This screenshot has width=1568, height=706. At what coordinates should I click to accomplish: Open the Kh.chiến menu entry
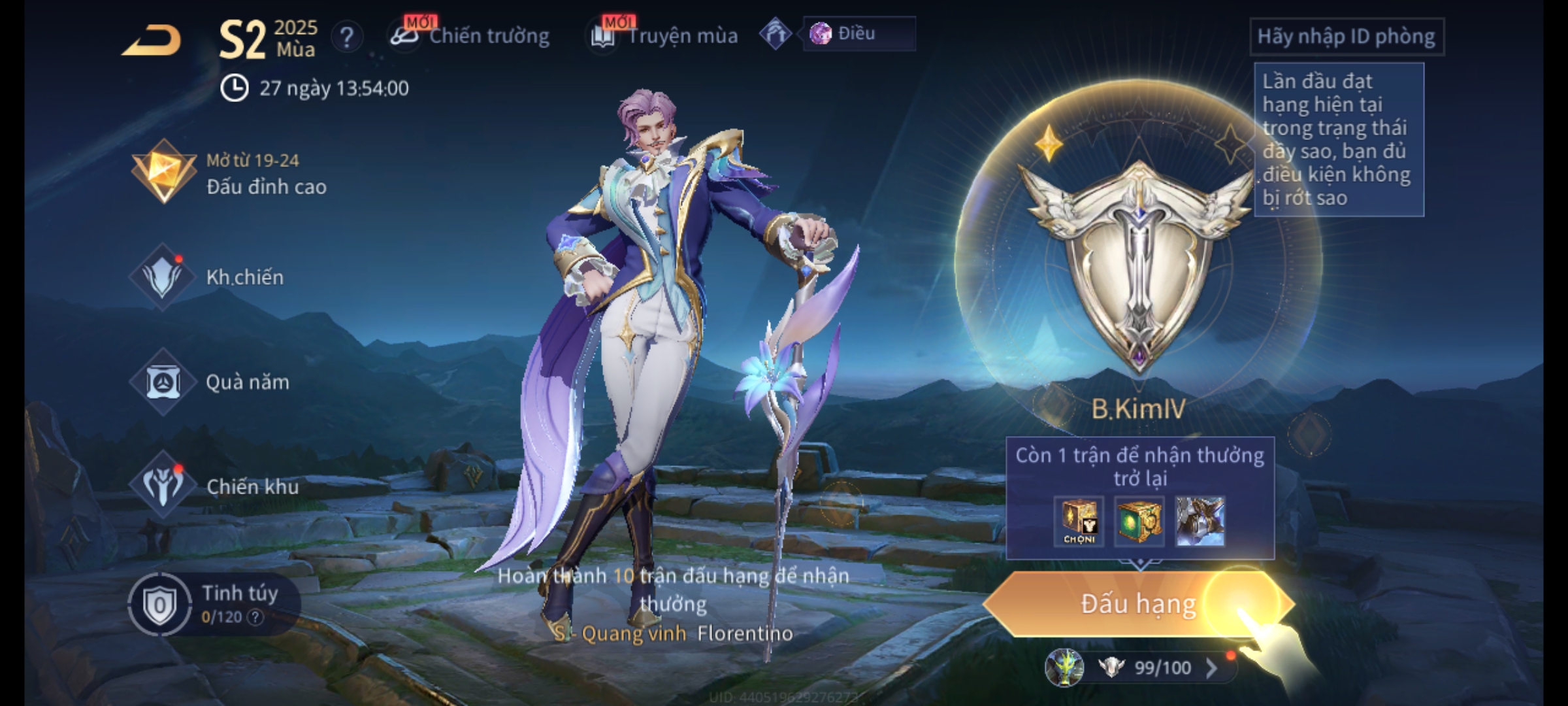(x=209, y=277)
